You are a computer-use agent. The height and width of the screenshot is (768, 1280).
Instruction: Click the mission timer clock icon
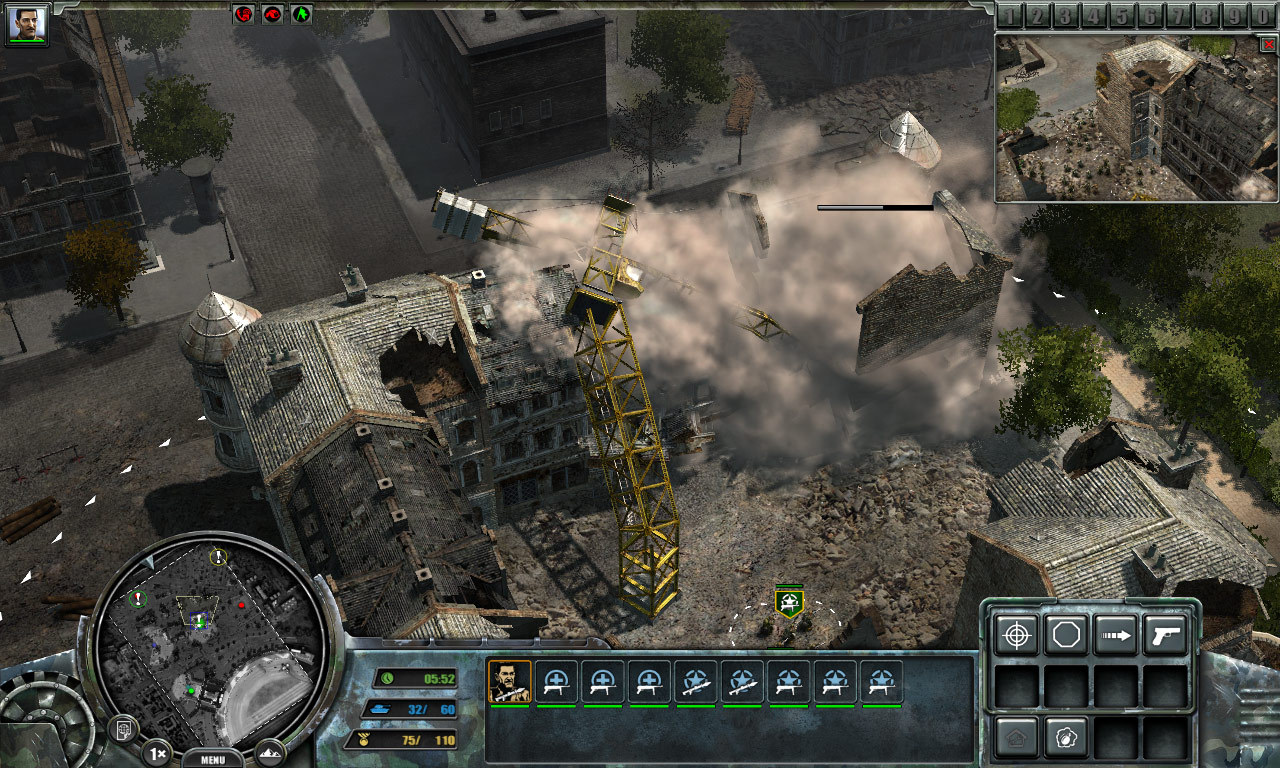[x=388, y=677]
